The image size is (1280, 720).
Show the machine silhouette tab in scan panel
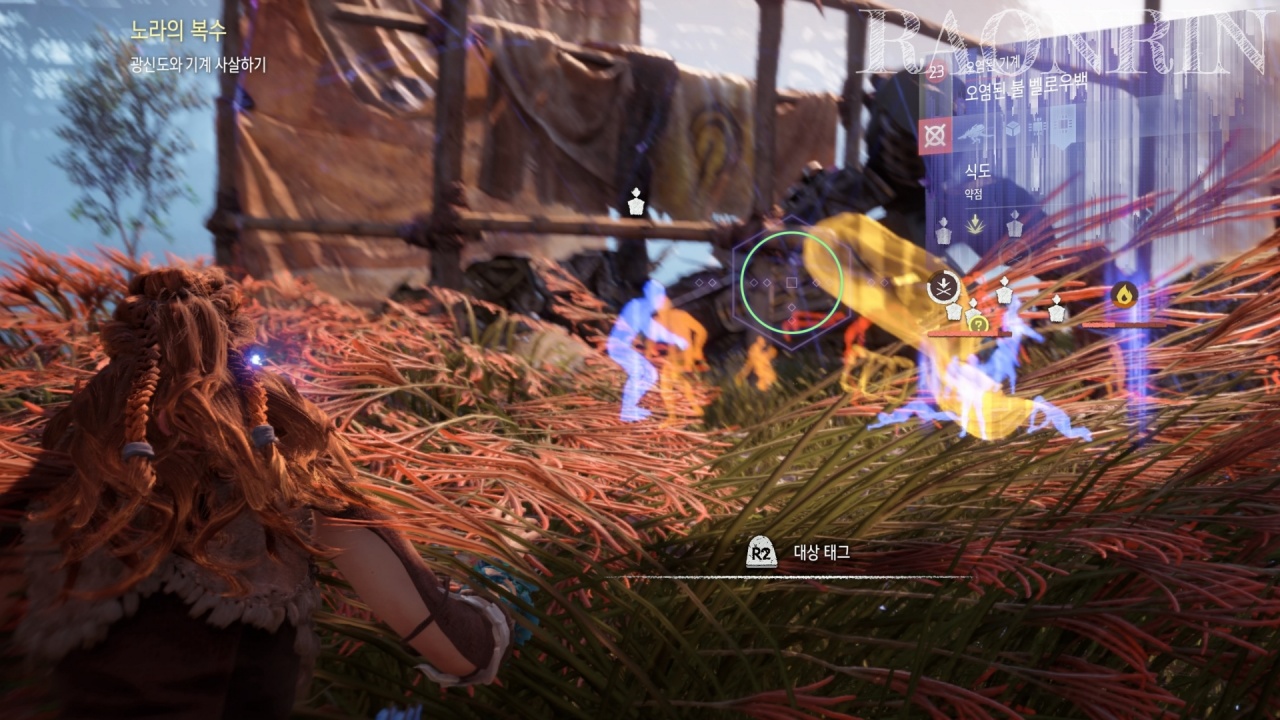tap(974, 135)
